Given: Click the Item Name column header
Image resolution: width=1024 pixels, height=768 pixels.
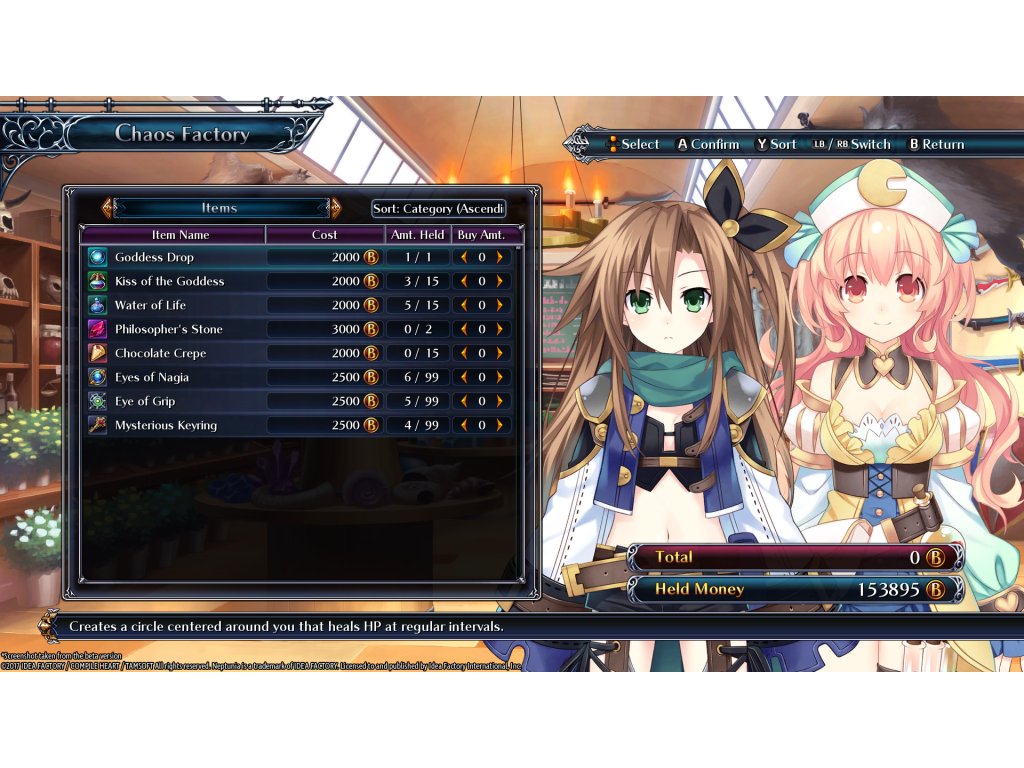Looking at the screenshot, I should 180,235.
